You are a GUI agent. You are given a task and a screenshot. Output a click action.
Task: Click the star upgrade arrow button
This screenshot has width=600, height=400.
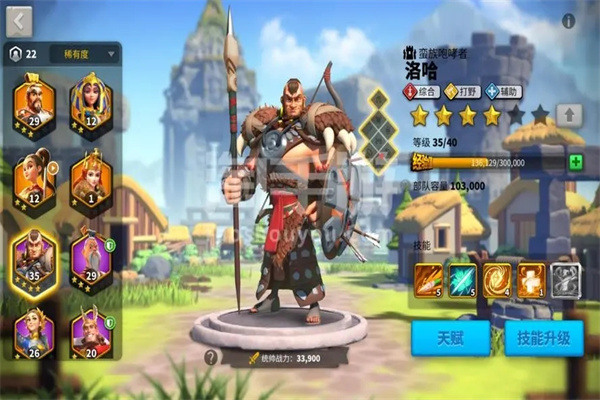coord(568,114)
